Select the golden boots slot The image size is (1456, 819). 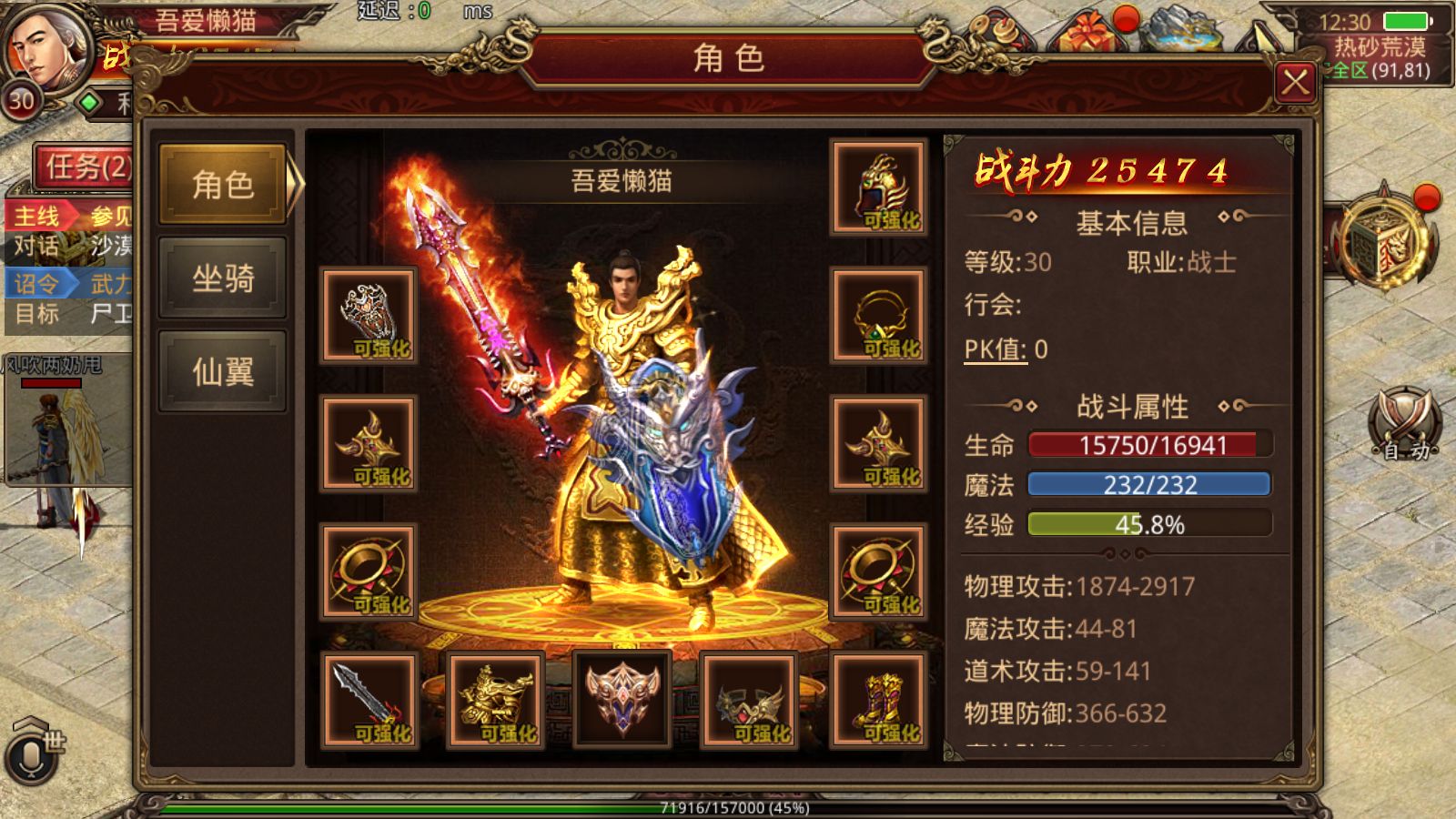click(878, 701)
